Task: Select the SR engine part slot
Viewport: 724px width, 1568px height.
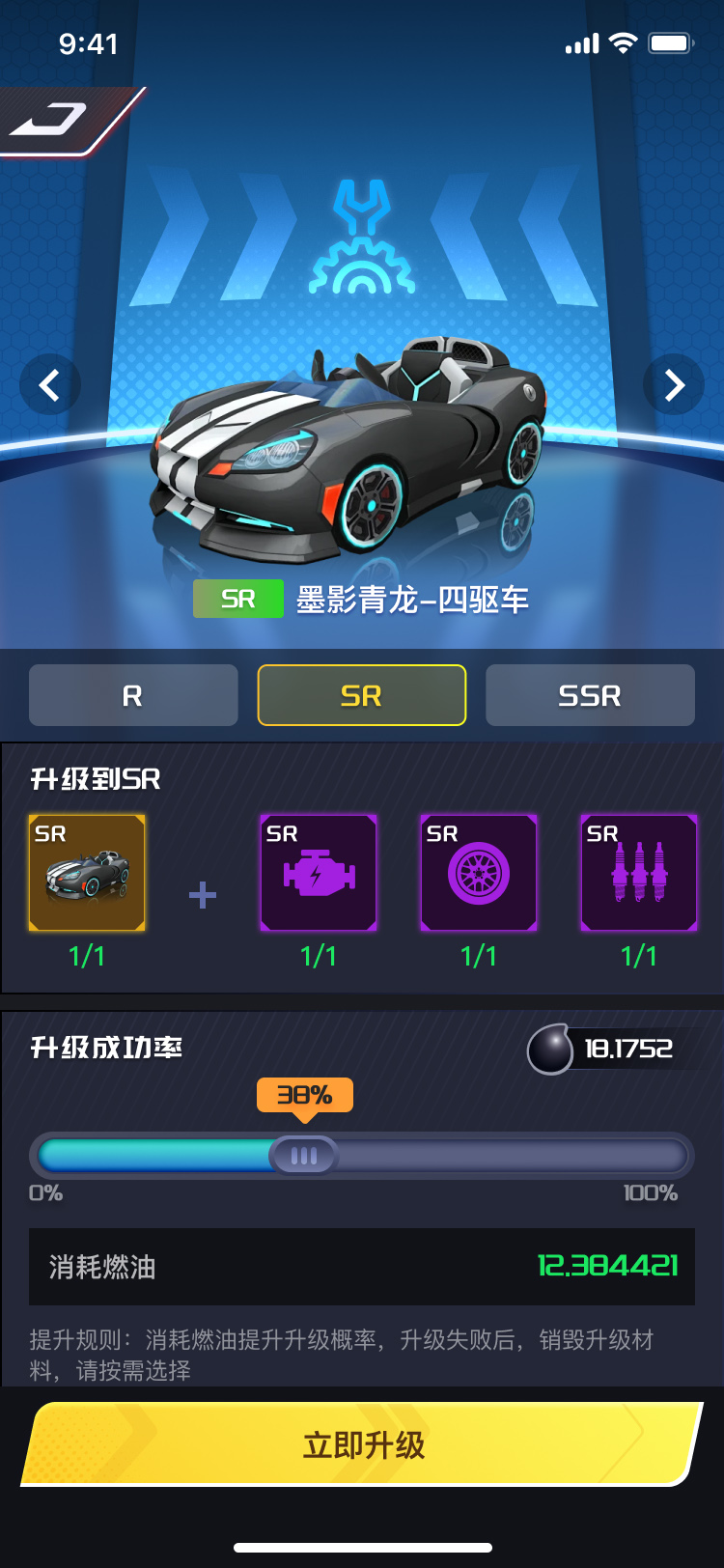Action: click(319, 873)
